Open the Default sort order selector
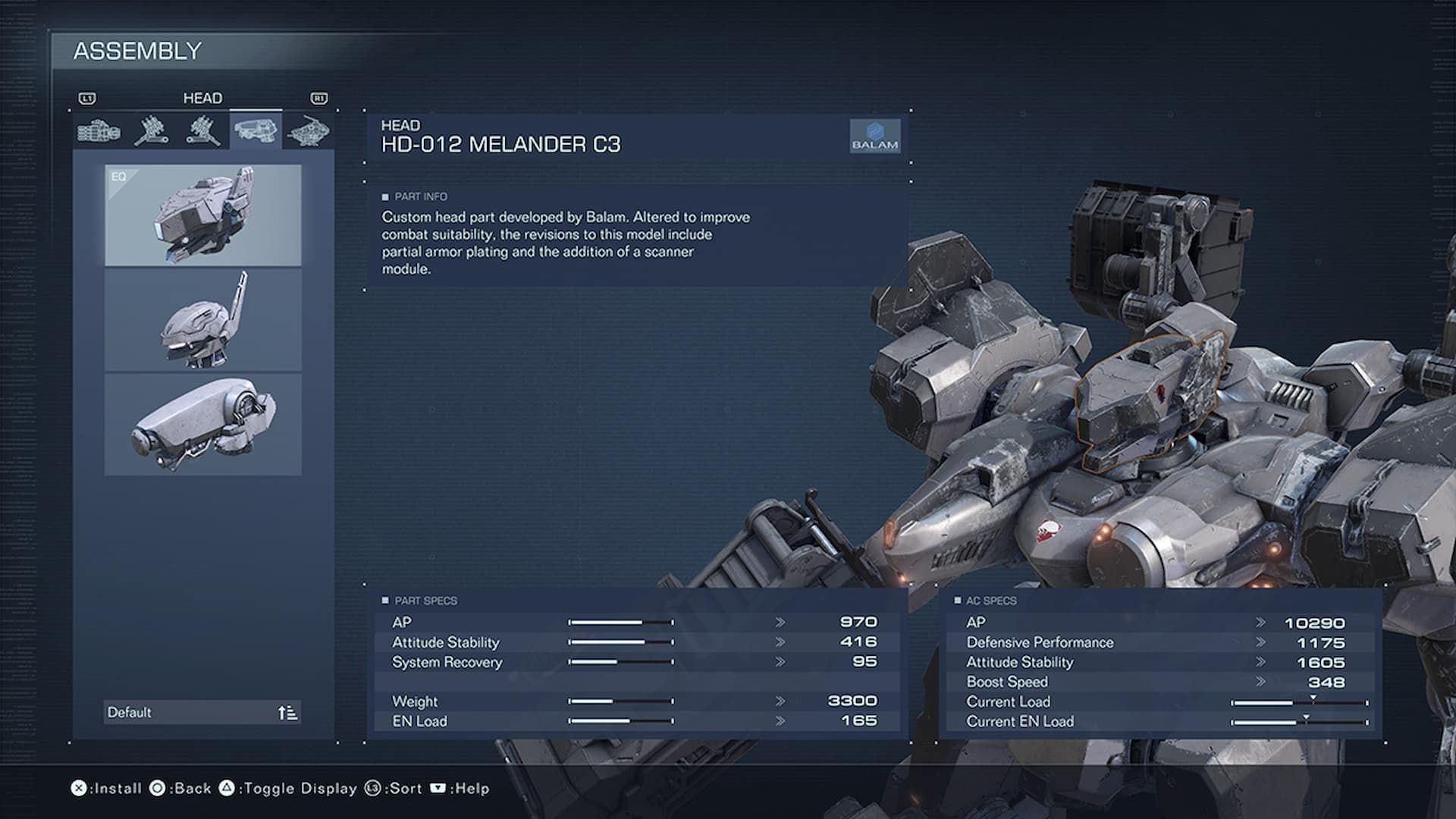 tap(202, 712)
